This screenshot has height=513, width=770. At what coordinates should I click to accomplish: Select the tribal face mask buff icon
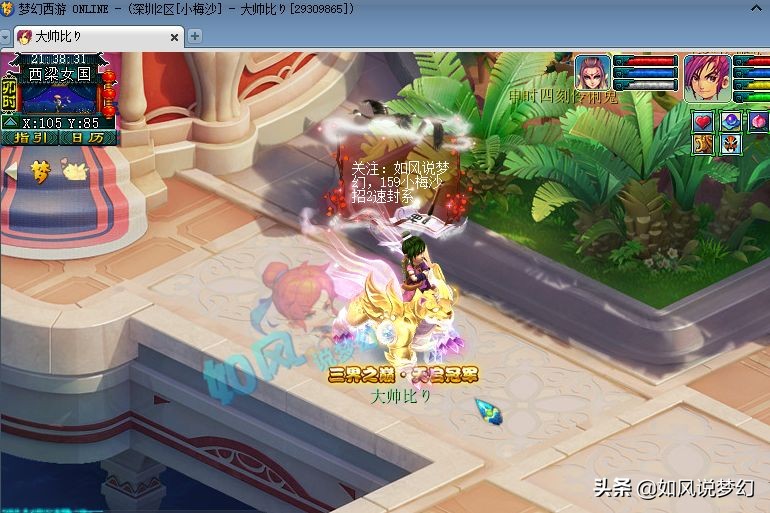pyautogui.click(x=730, y=144)
